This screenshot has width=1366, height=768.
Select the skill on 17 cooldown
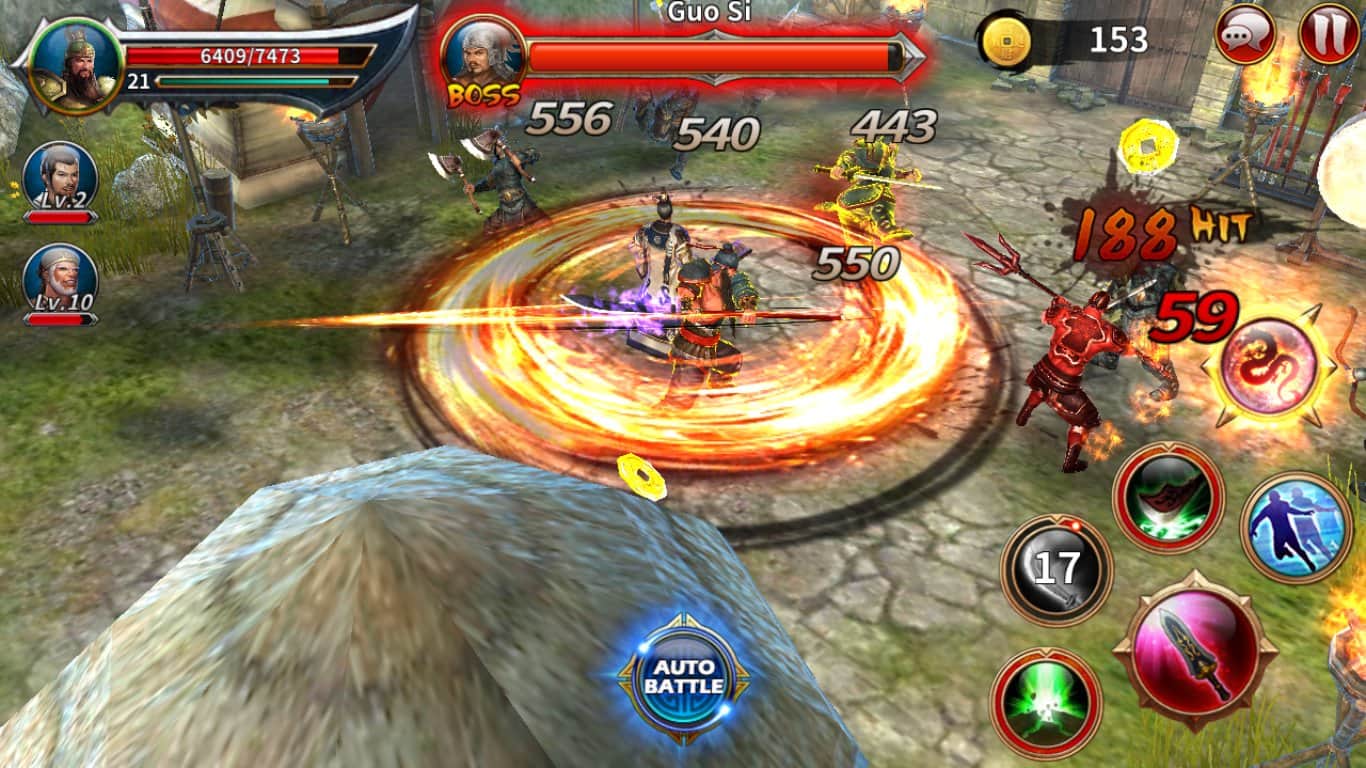(x=1056, y=570)
